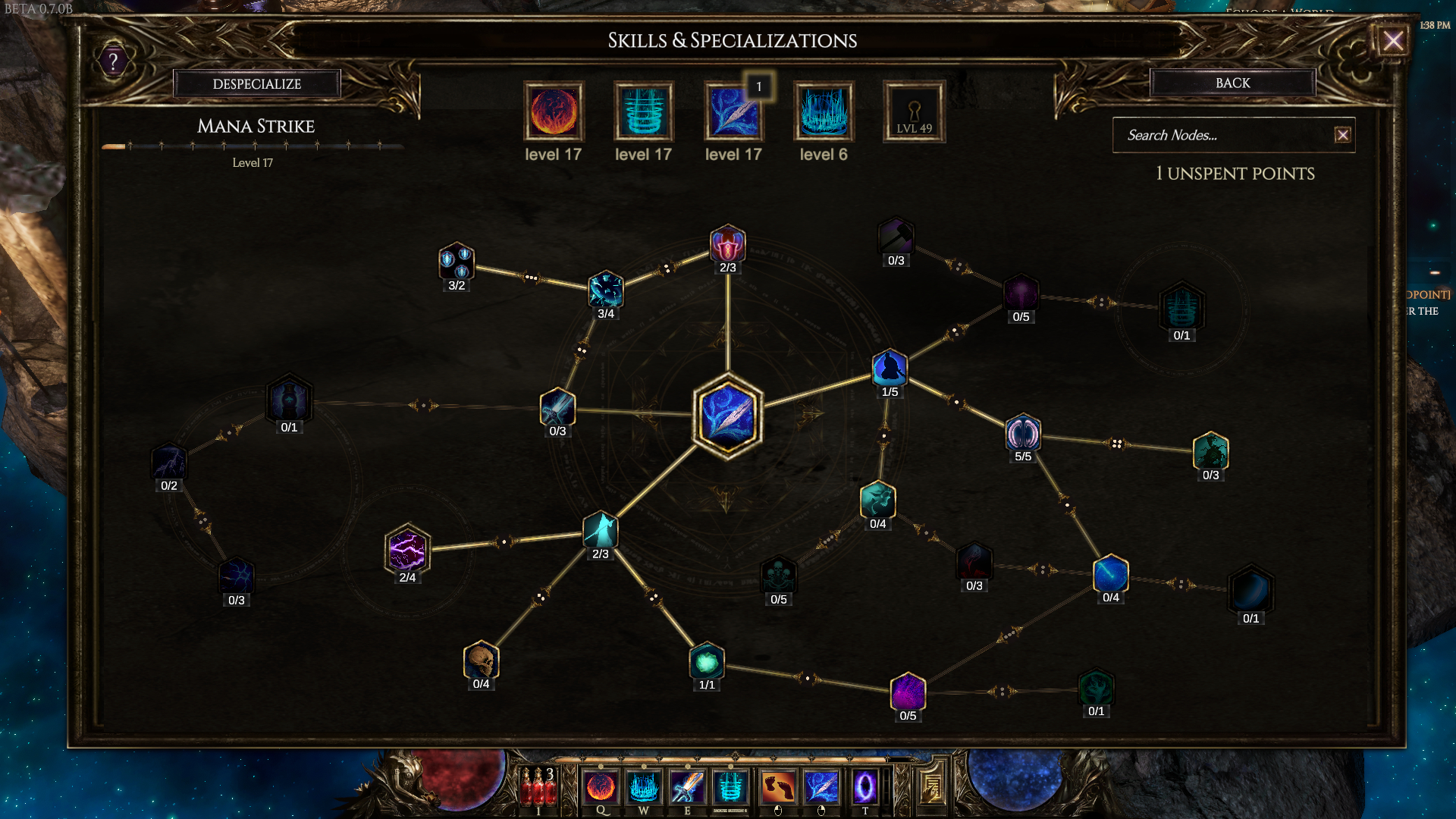Screen dimensions: 1456x819
Task: Select the purple lightning node at 2/4
Action: click(x=407, y=551)
